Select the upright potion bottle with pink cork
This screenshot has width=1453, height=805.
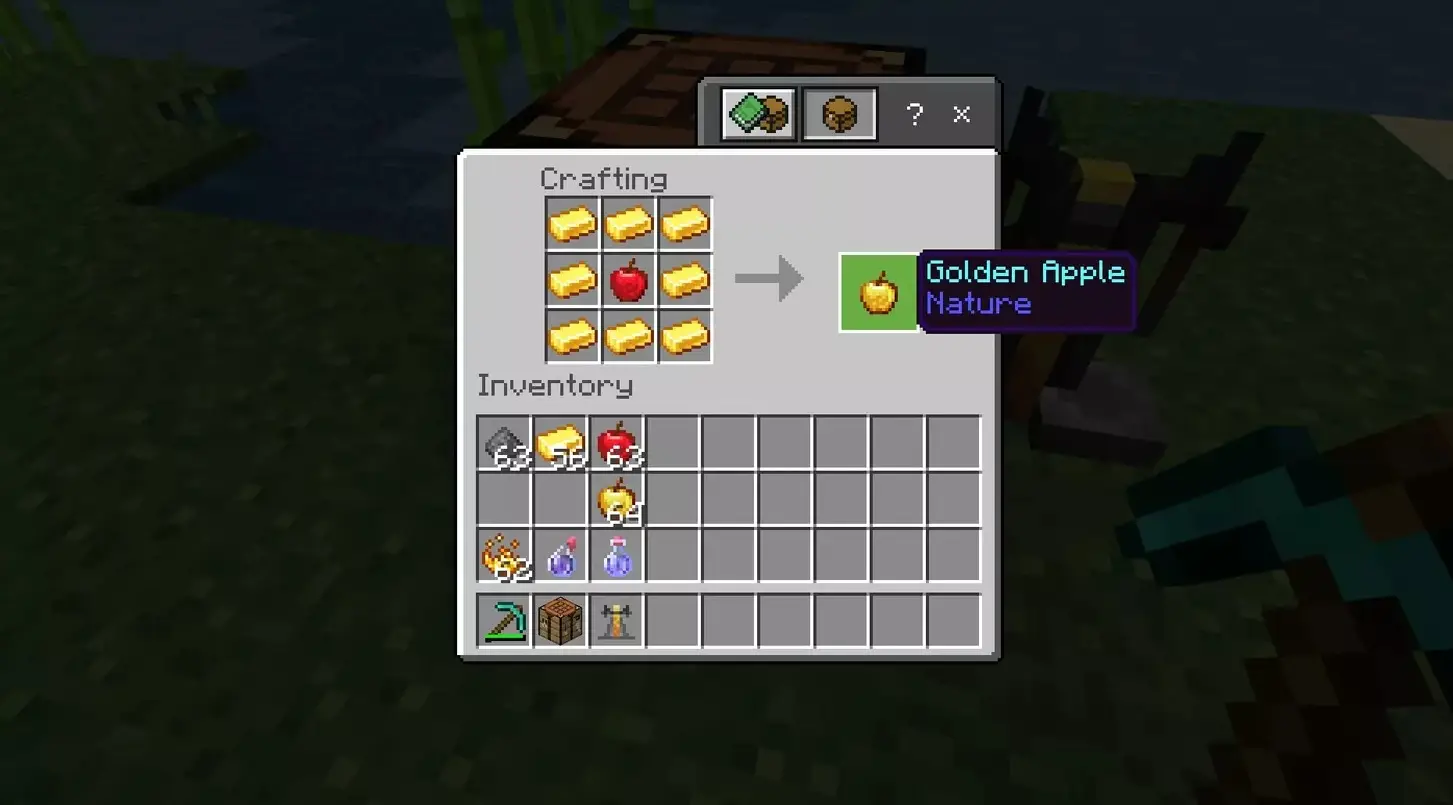[x=617, y=555]
